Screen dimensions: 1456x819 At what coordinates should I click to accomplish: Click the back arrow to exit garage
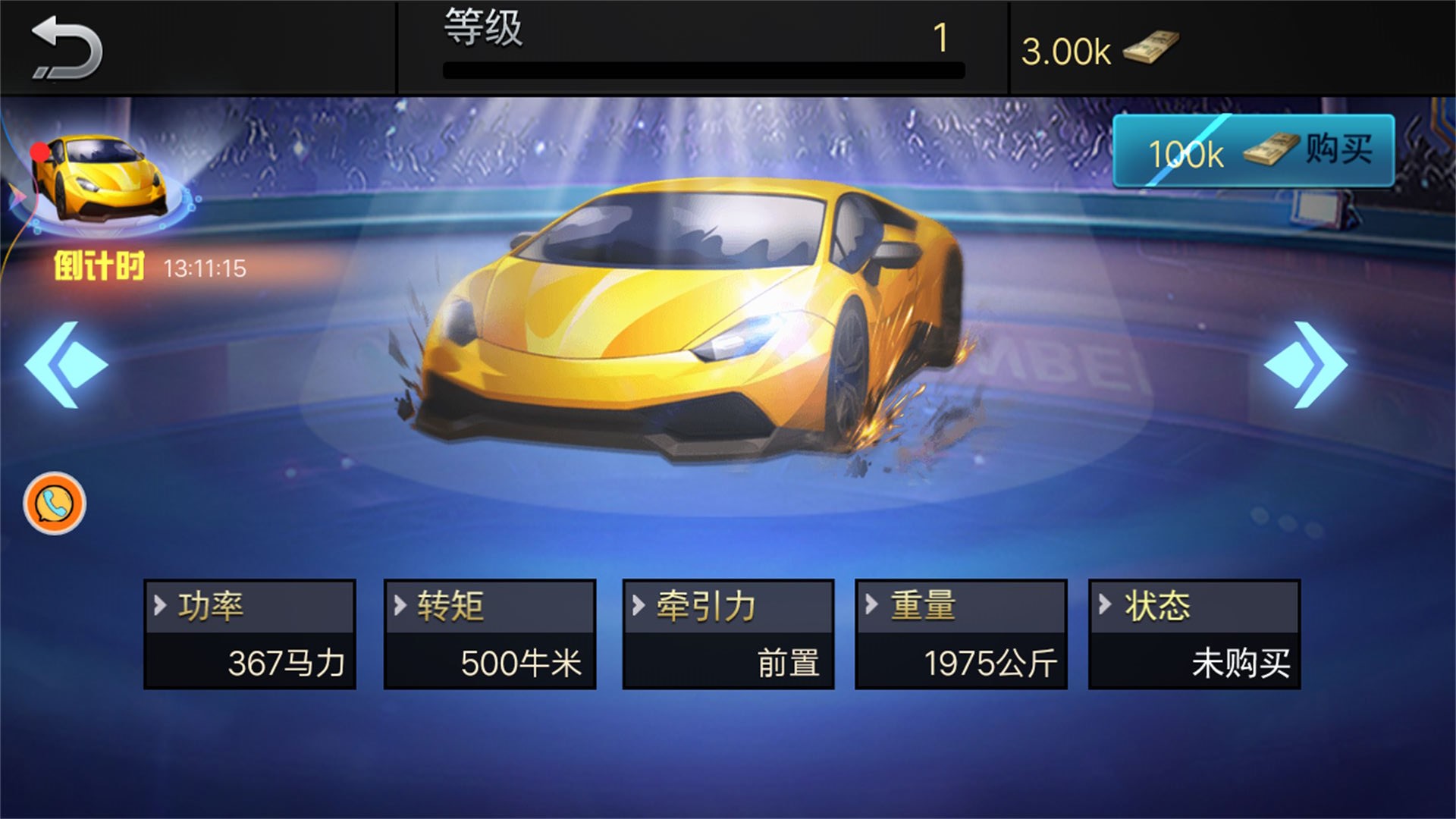click(x=64, y=45)
